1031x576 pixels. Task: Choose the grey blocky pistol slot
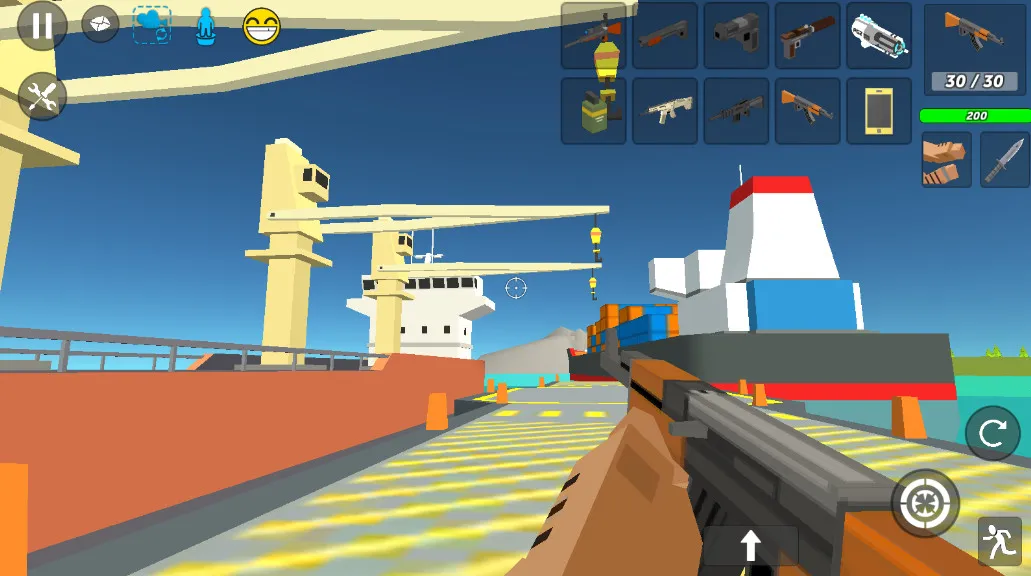coord(736,35)
